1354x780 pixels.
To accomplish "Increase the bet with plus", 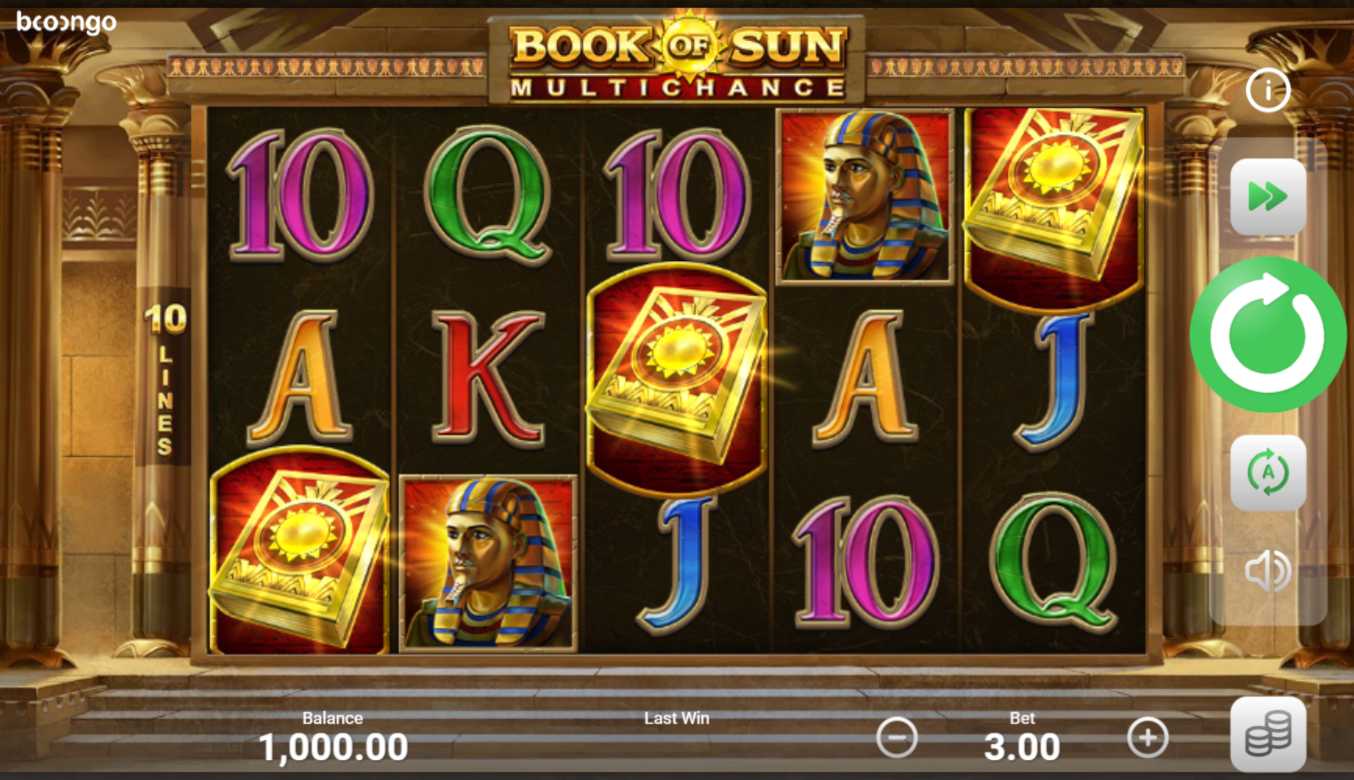I will coord(1147,738).
